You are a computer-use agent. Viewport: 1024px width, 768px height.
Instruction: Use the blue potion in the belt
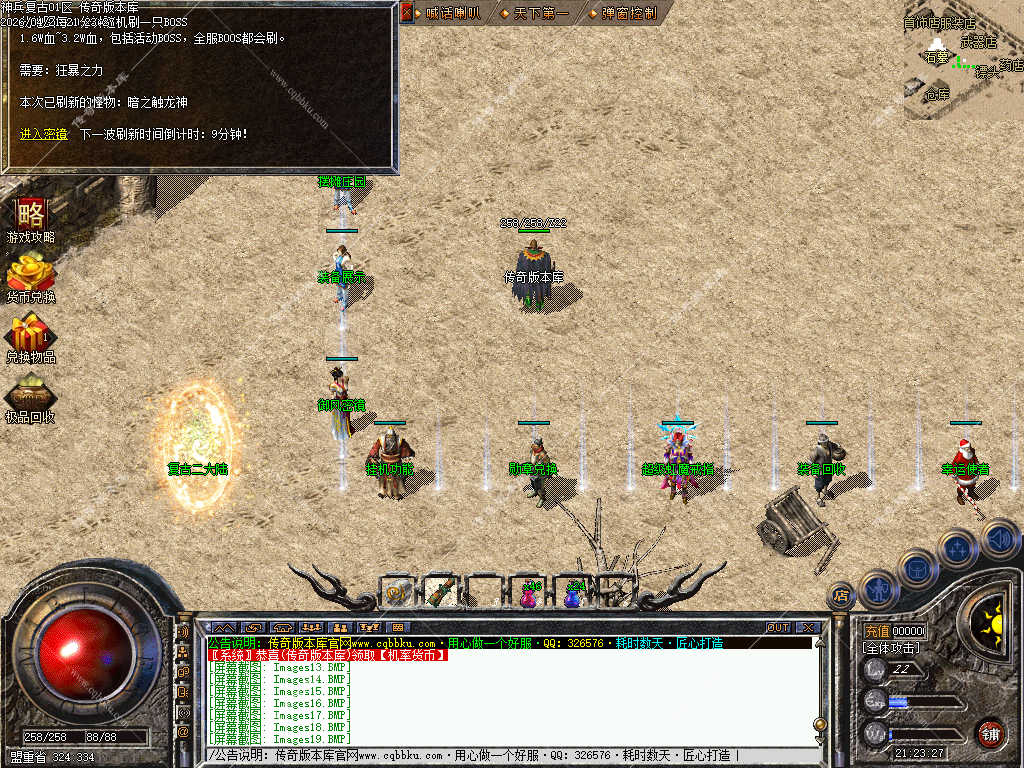pyautogui.click(x=573, y=594)
